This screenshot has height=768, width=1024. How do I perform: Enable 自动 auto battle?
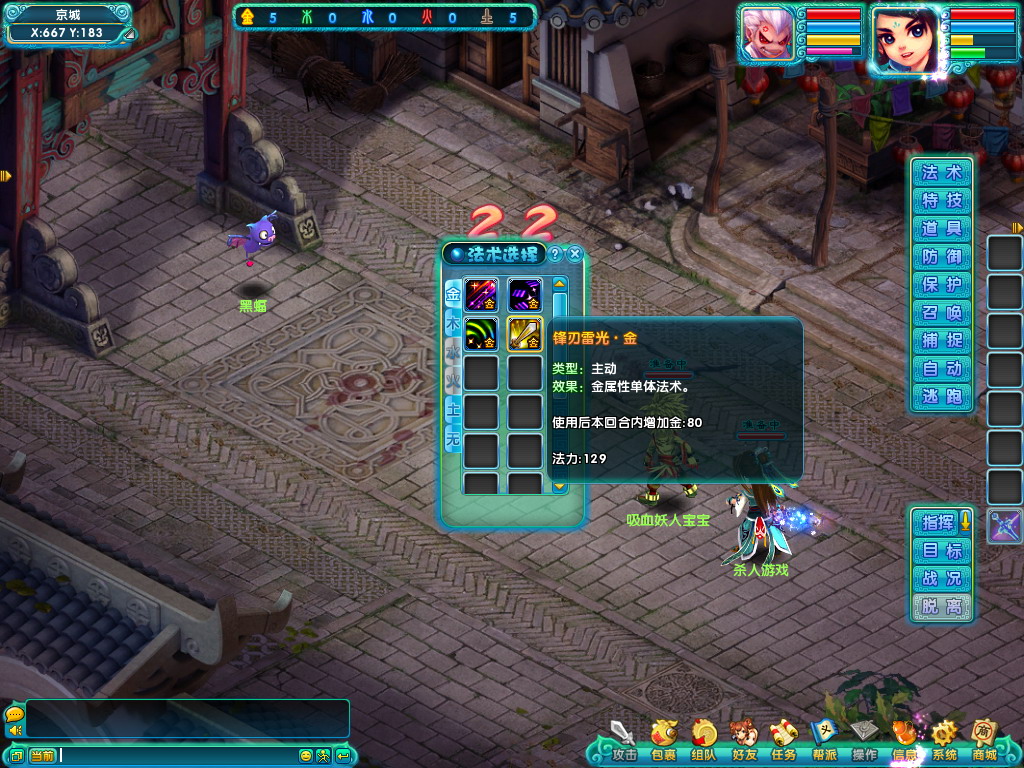[941, 368]
